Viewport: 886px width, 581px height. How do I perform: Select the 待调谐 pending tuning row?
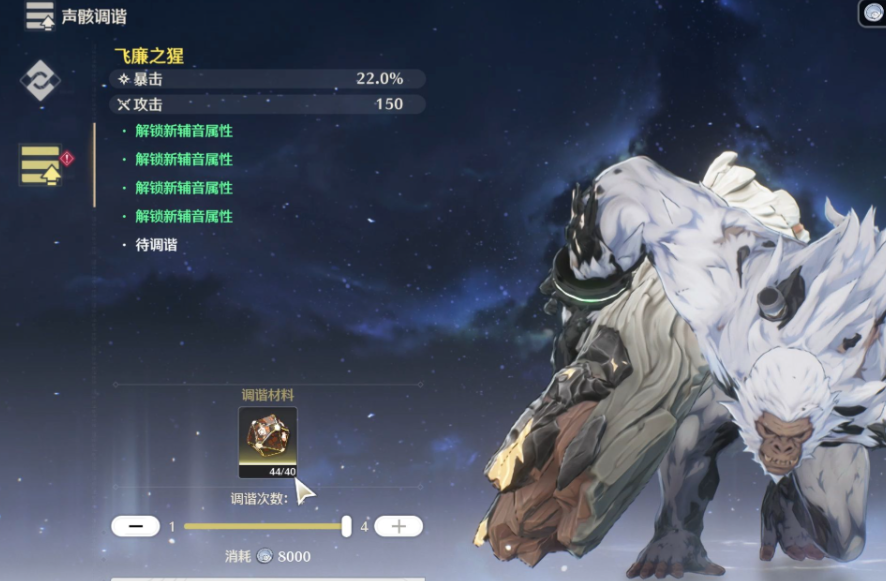point(156,244)
